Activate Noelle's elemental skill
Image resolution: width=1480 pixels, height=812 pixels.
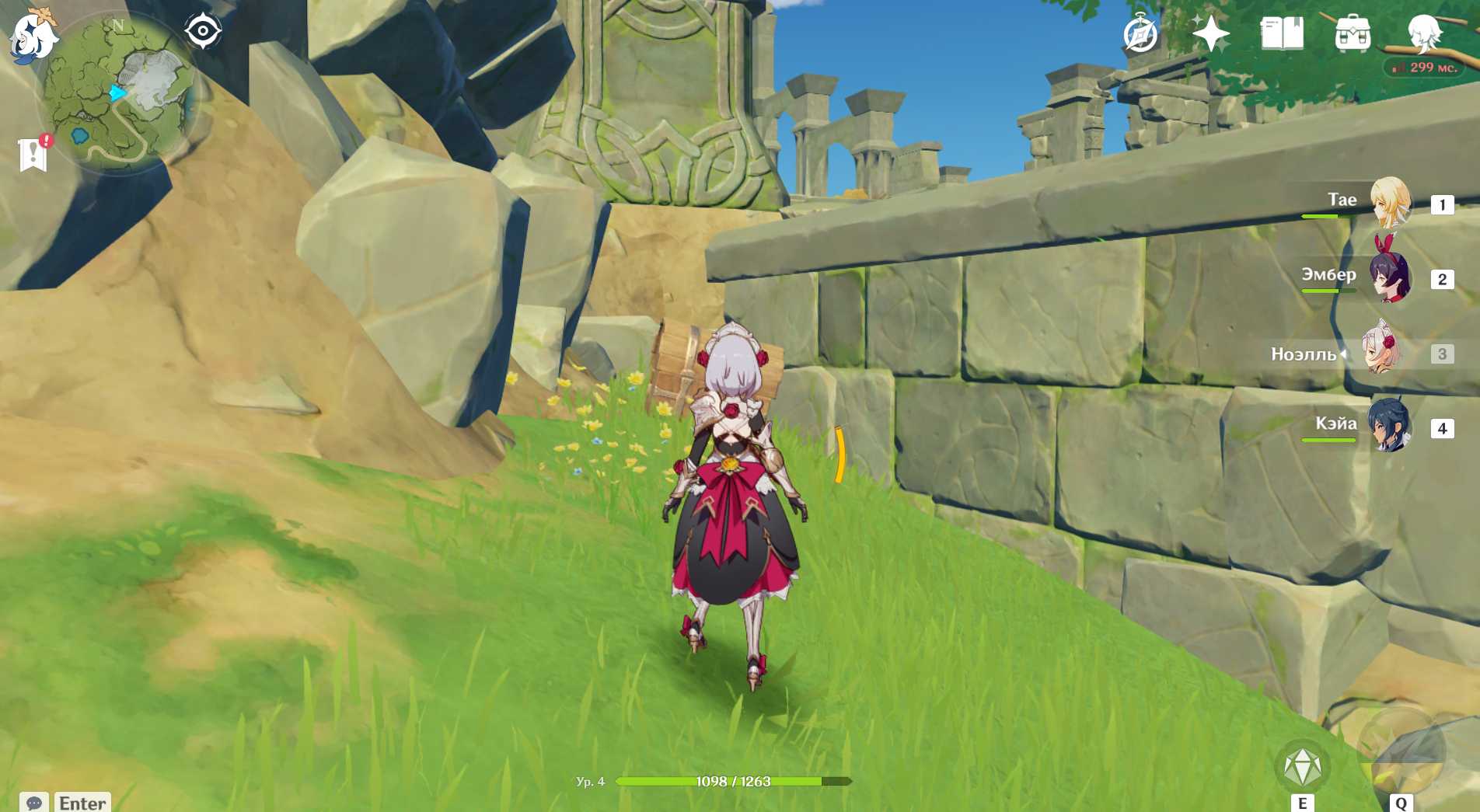pos(1303,768)
